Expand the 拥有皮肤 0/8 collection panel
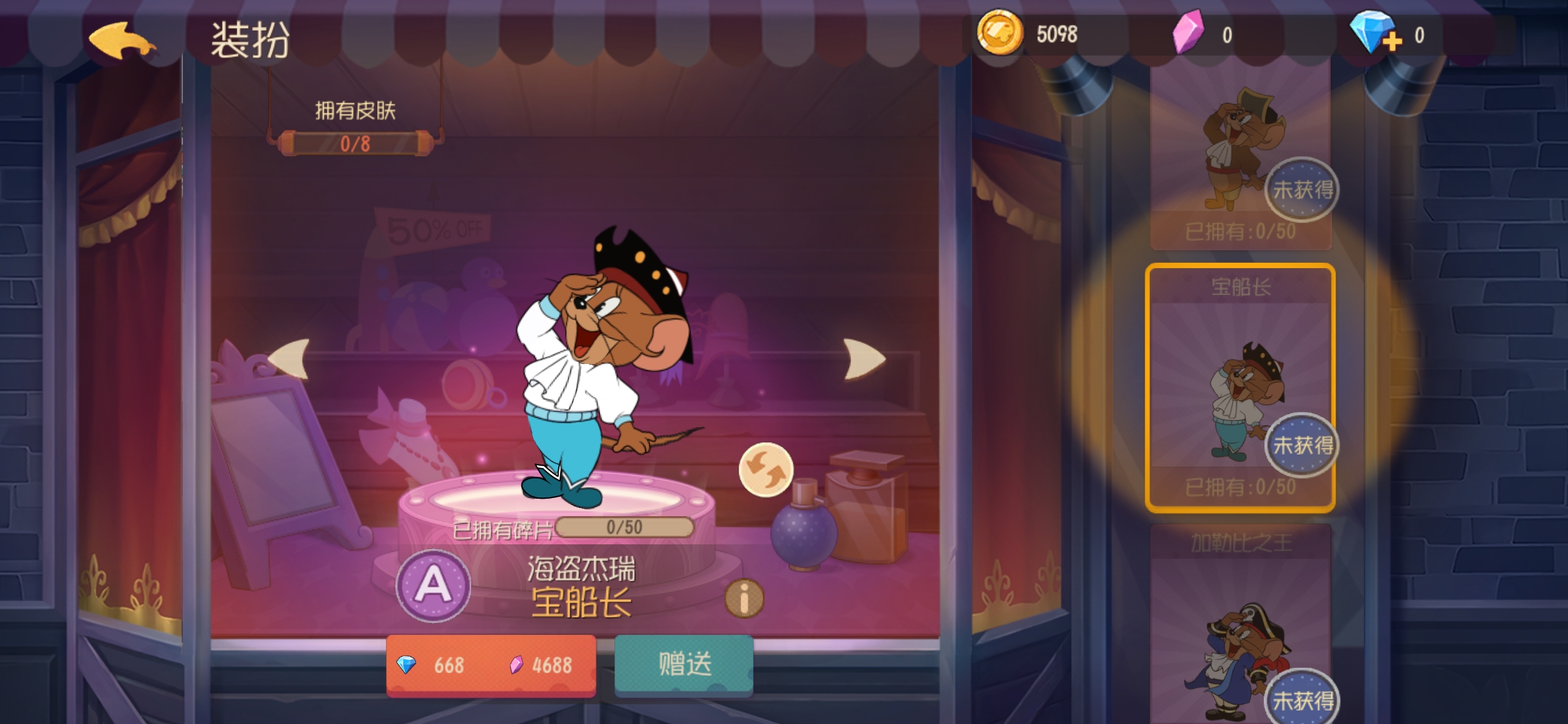The width and height of the screenshot is (1568, 724). tap(354, 132)
